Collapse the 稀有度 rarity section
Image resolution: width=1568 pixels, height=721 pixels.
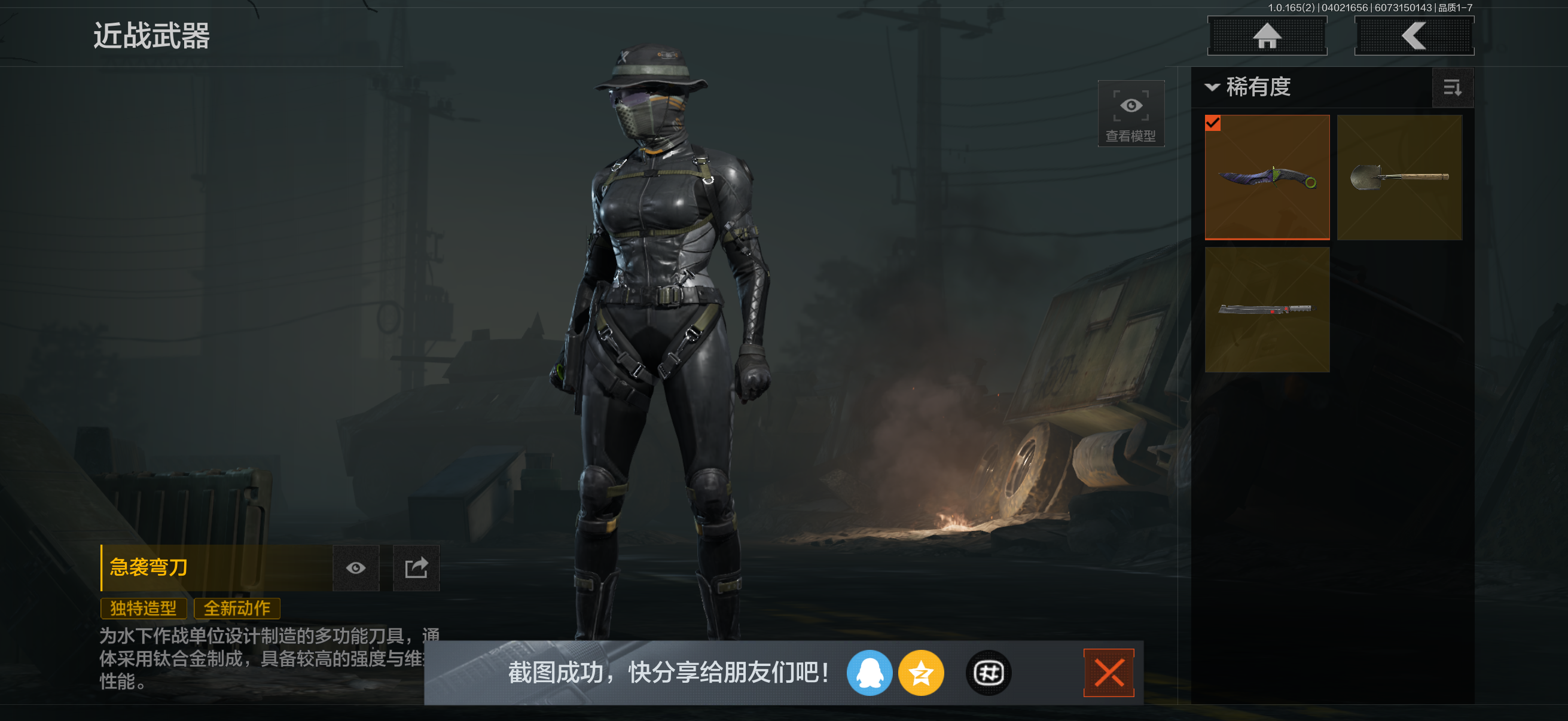click(1213, 88)
